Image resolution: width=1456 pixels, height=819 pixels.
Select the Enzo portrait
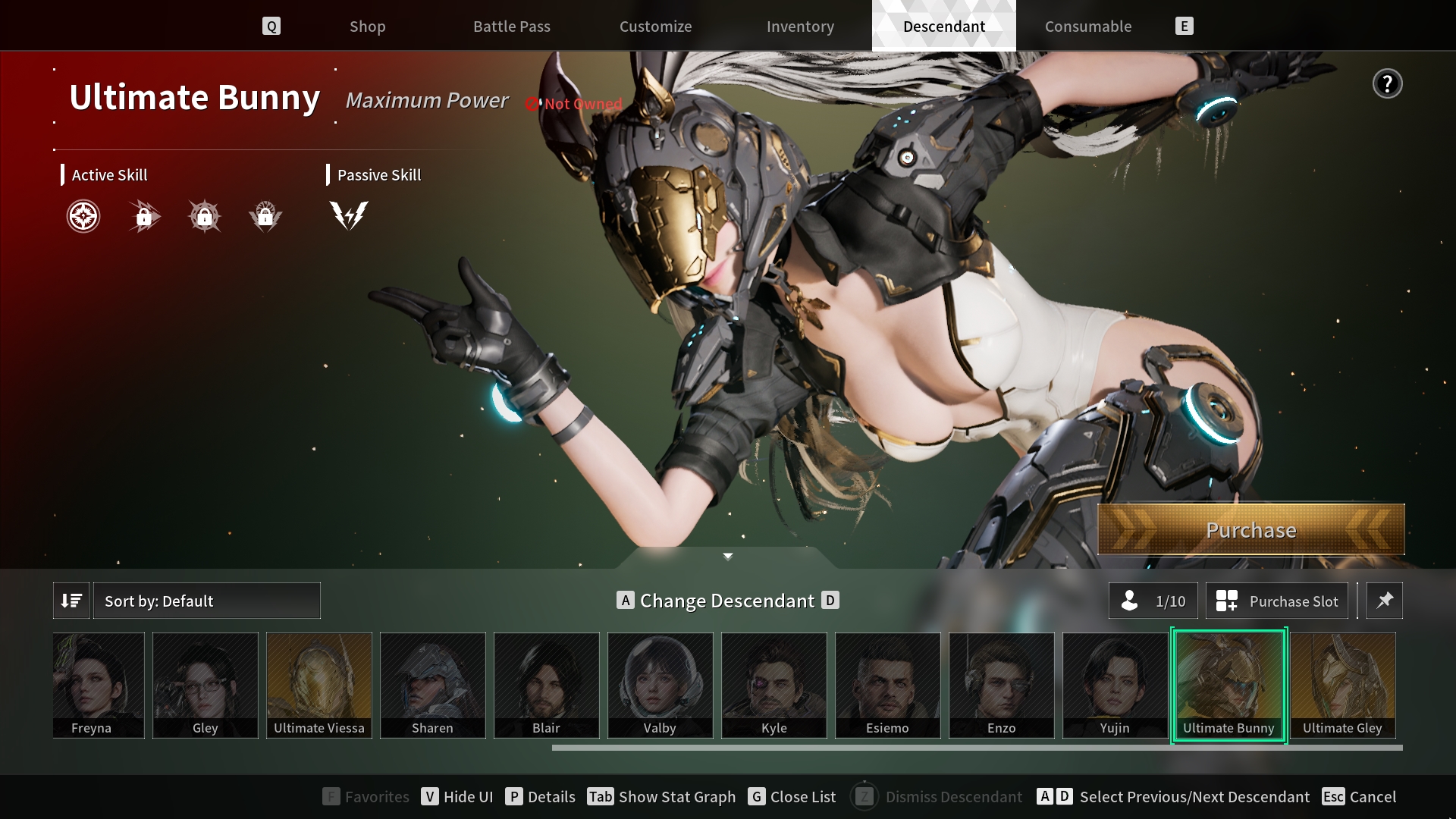click(x=1001, y=685)
